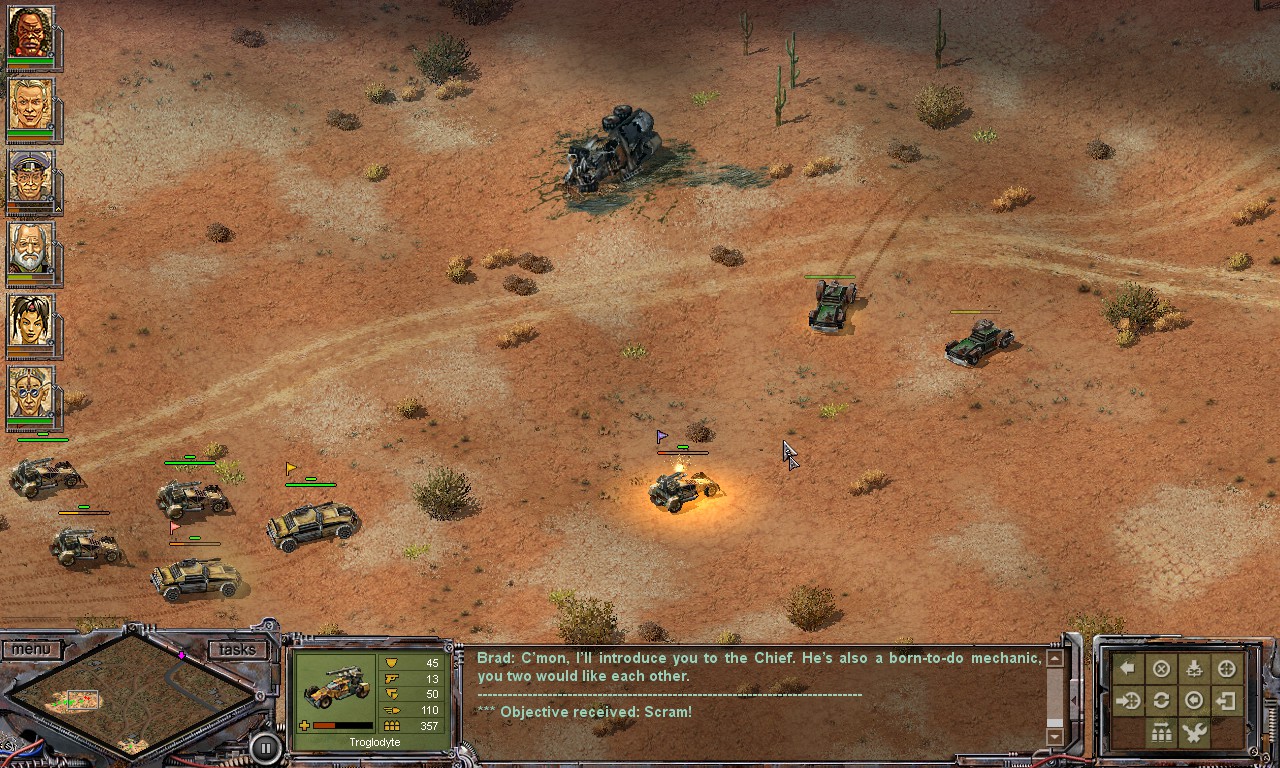Select the attack crosshair command icon
Image resolution: width=1280 pixels, height=768 pixels.
pyautogui.click(x=1227, y=666)
